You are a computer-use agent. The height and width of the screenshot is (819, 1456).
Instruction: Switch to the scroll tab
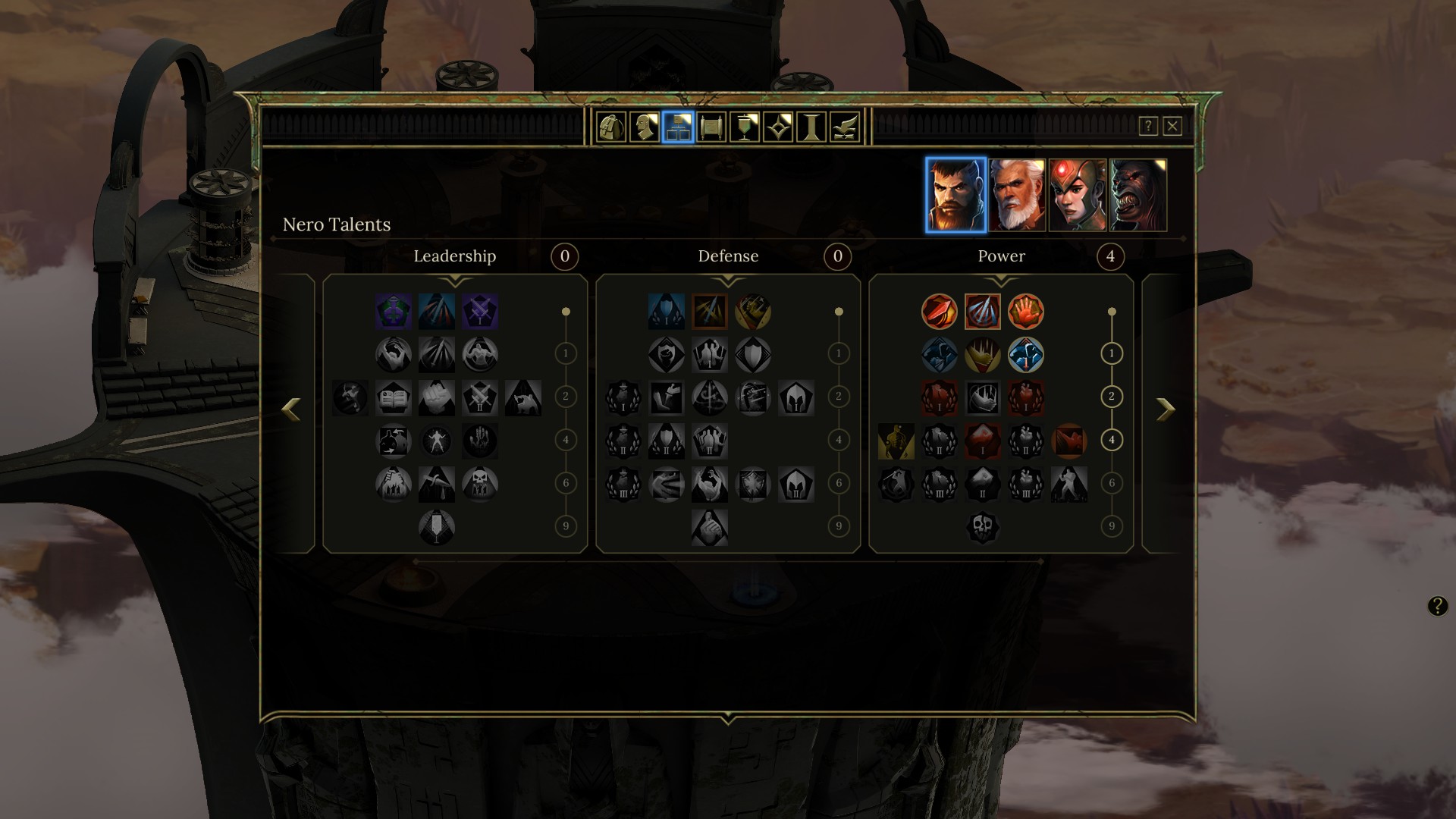click(711, 127)
